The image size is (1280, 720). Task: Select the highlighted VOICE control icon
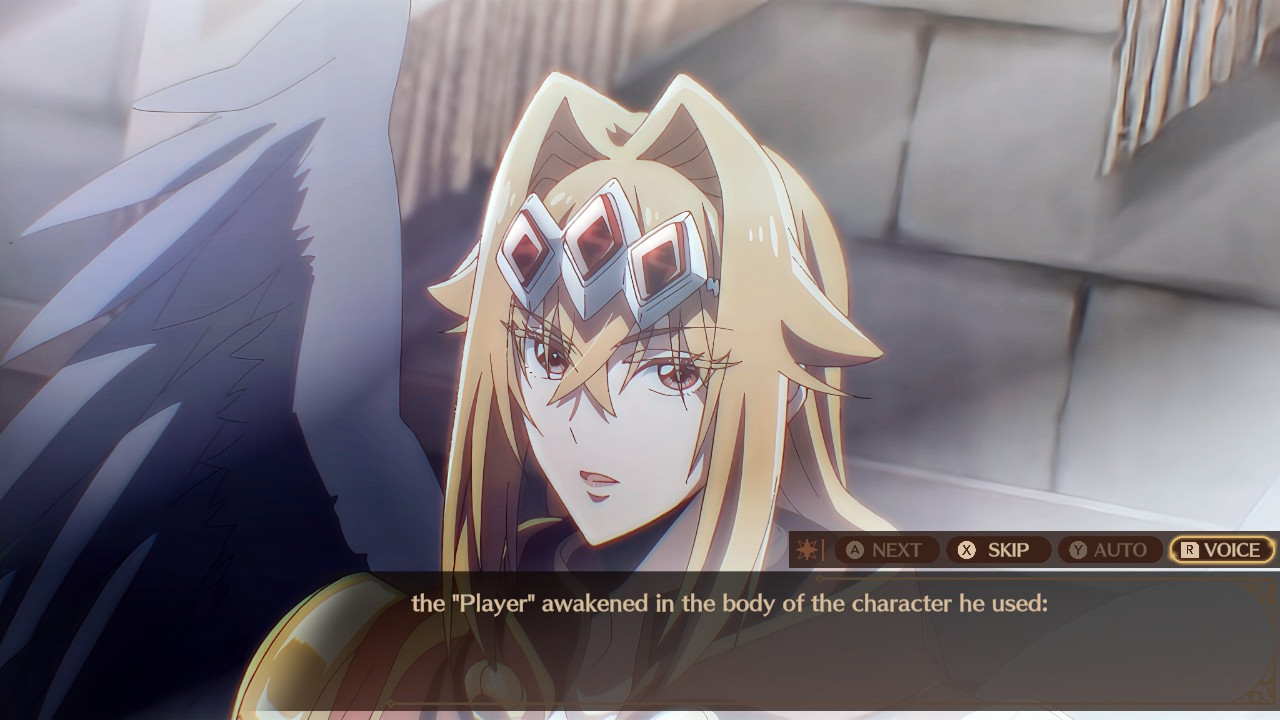(x=1221, y=549)
